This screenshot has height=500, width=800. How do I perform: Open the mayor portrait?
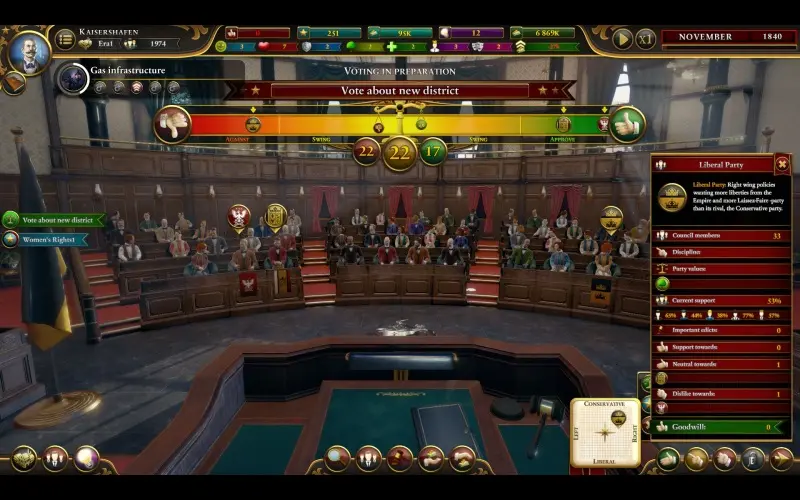[28, 50]
